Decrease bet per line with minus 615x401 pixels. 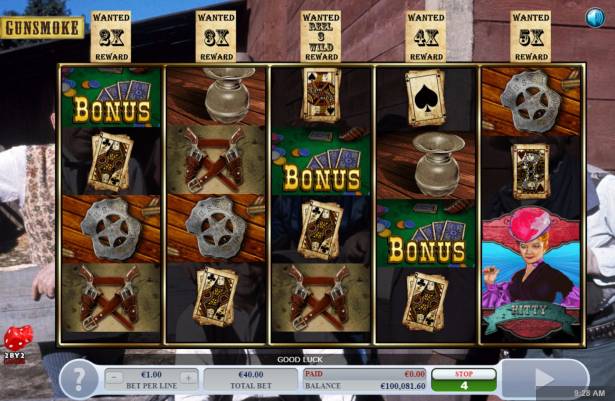tap(114, 378)
